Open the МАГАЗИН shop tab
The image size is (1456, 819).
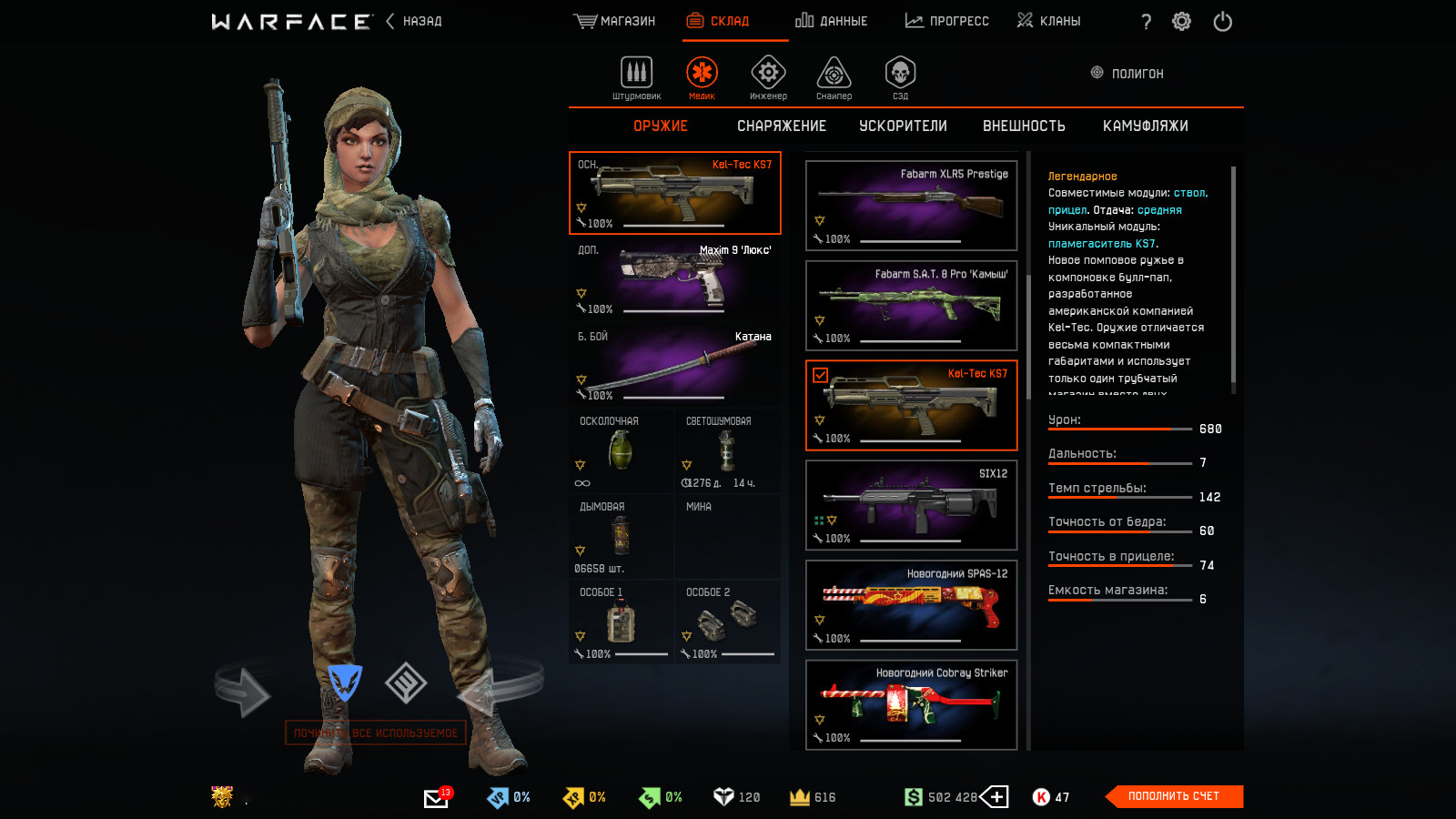(615, 21)
